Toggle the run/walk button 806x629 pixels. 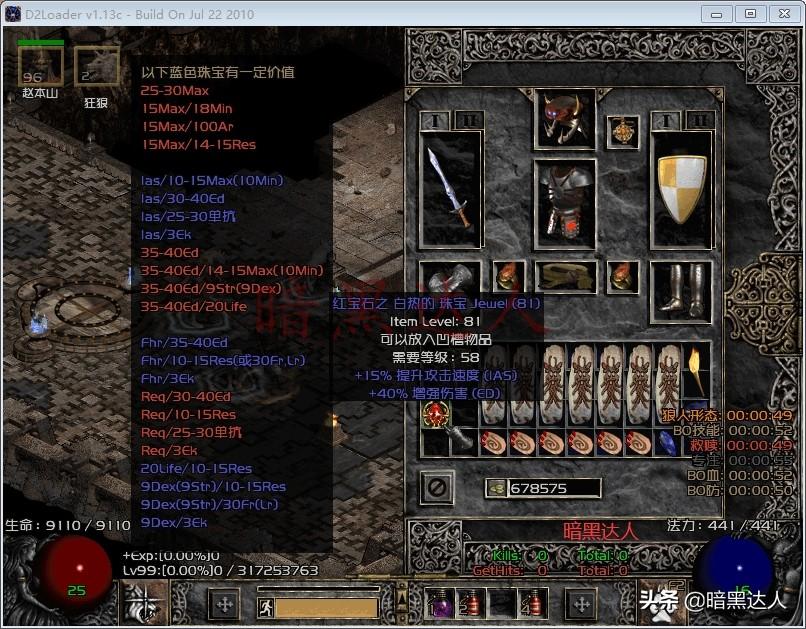263,606
